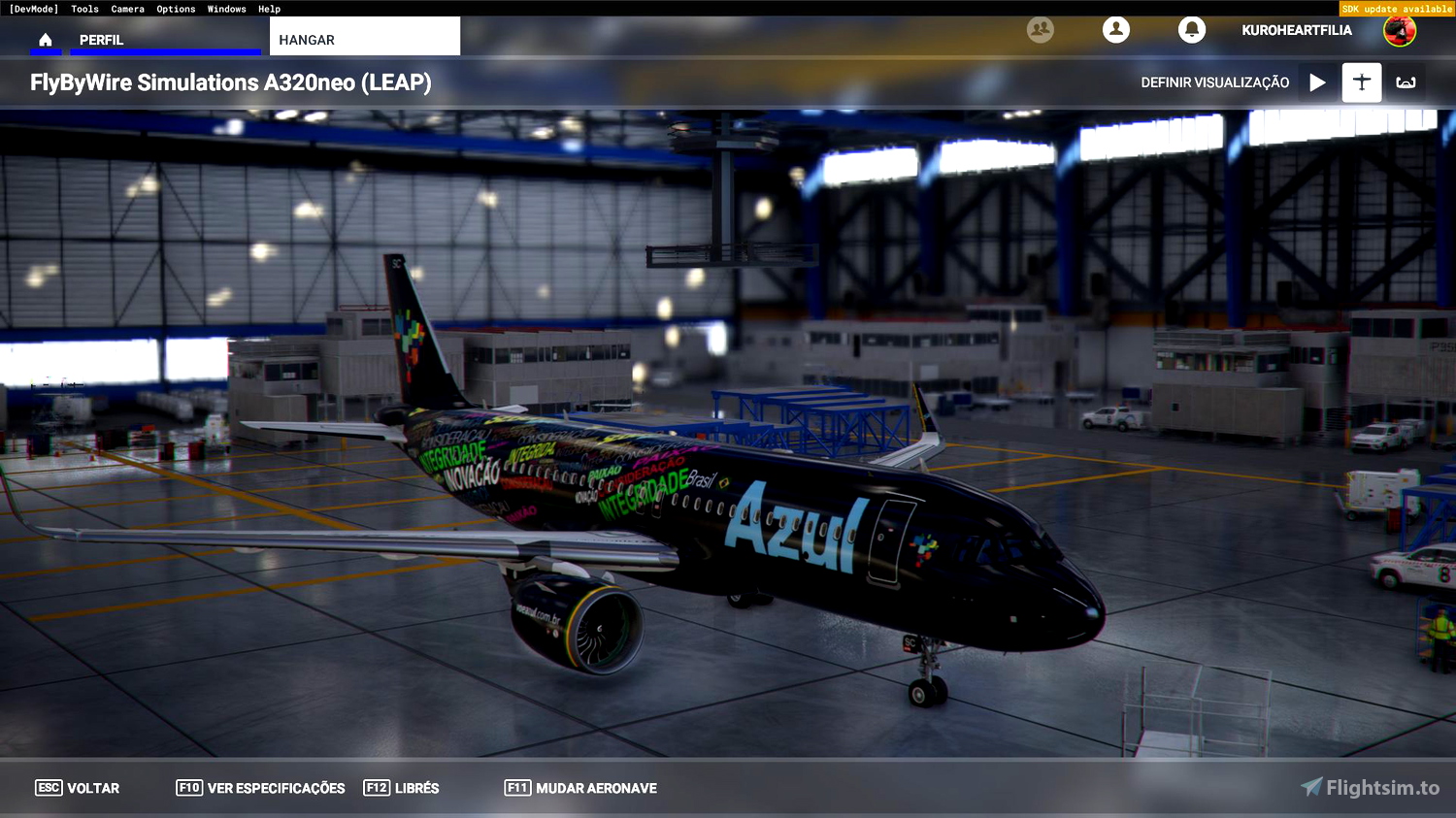Switch to the PERFIL tab
The image size is (1456, 818).
(100, 40)
